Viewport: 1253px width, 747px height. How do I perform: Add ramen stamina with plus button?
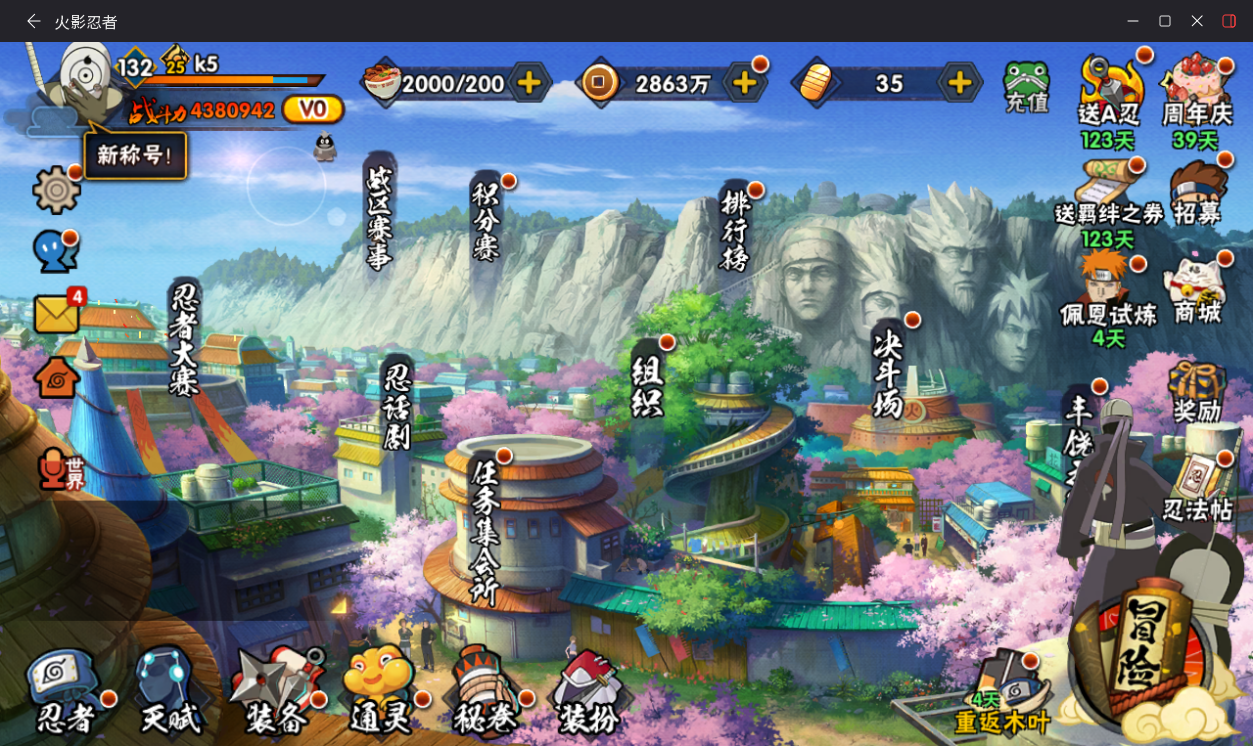(x=529, y=83)
